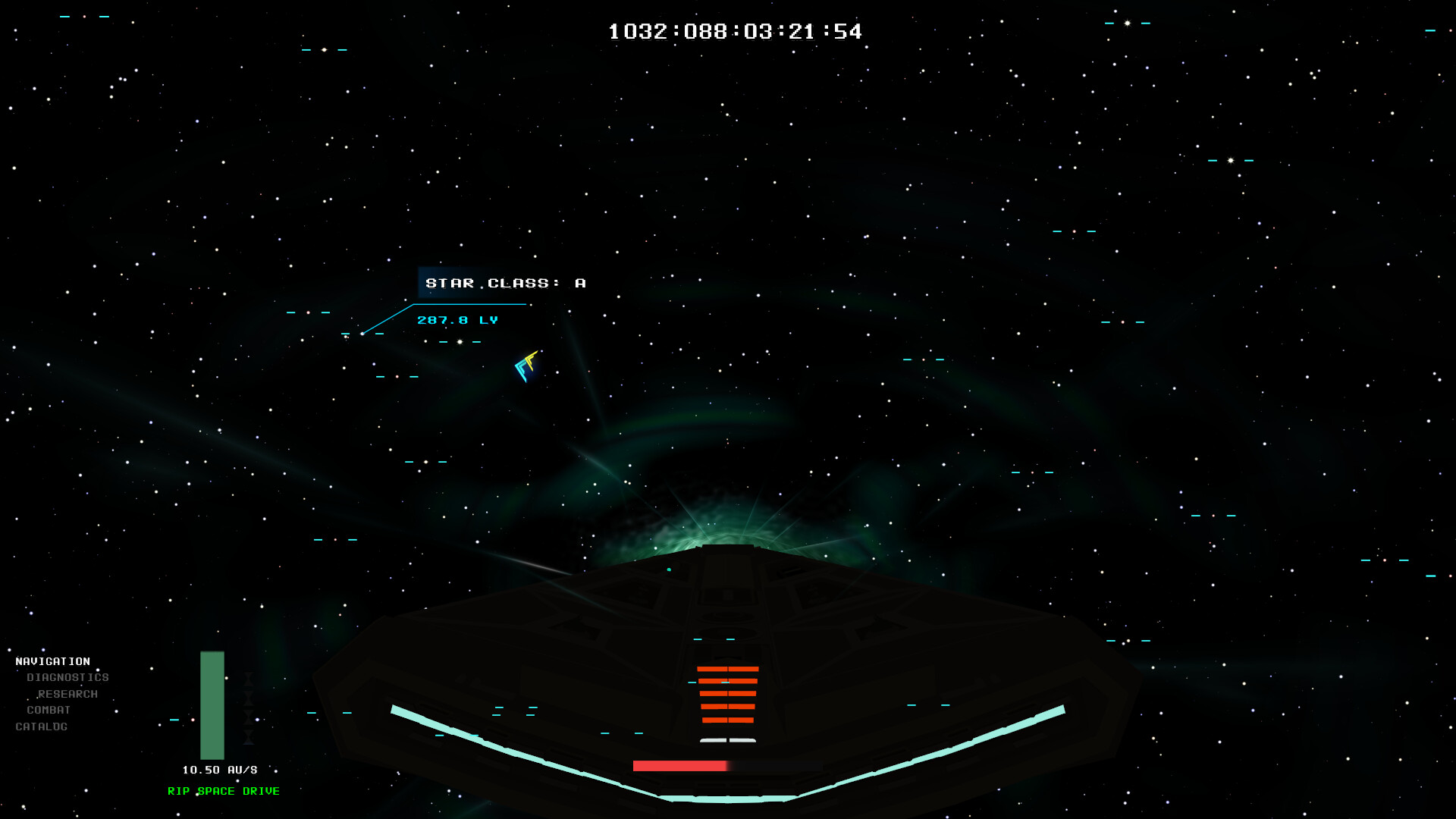The image size is (1456, 819).
Task: Select NAVIGATION from the mode menu
Action: tap(54, 661)
